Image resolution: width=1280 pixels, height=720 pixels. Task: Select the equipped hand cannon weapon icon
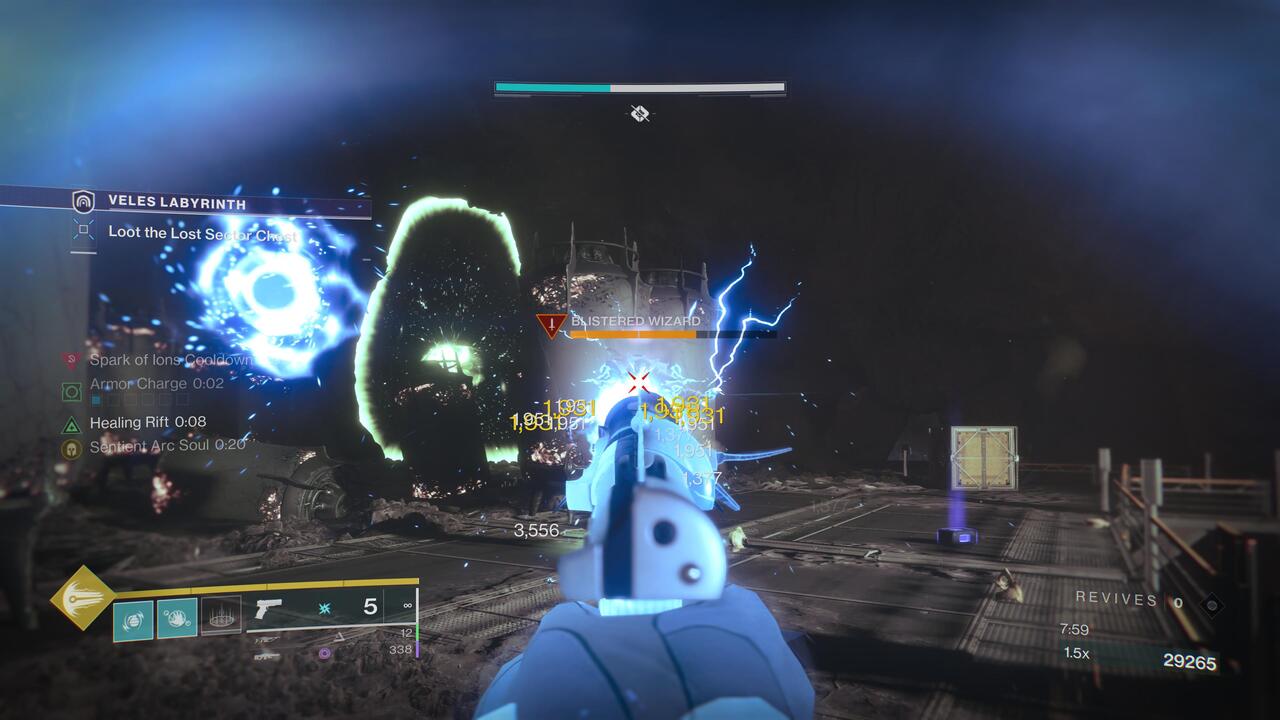coord(268,608)
